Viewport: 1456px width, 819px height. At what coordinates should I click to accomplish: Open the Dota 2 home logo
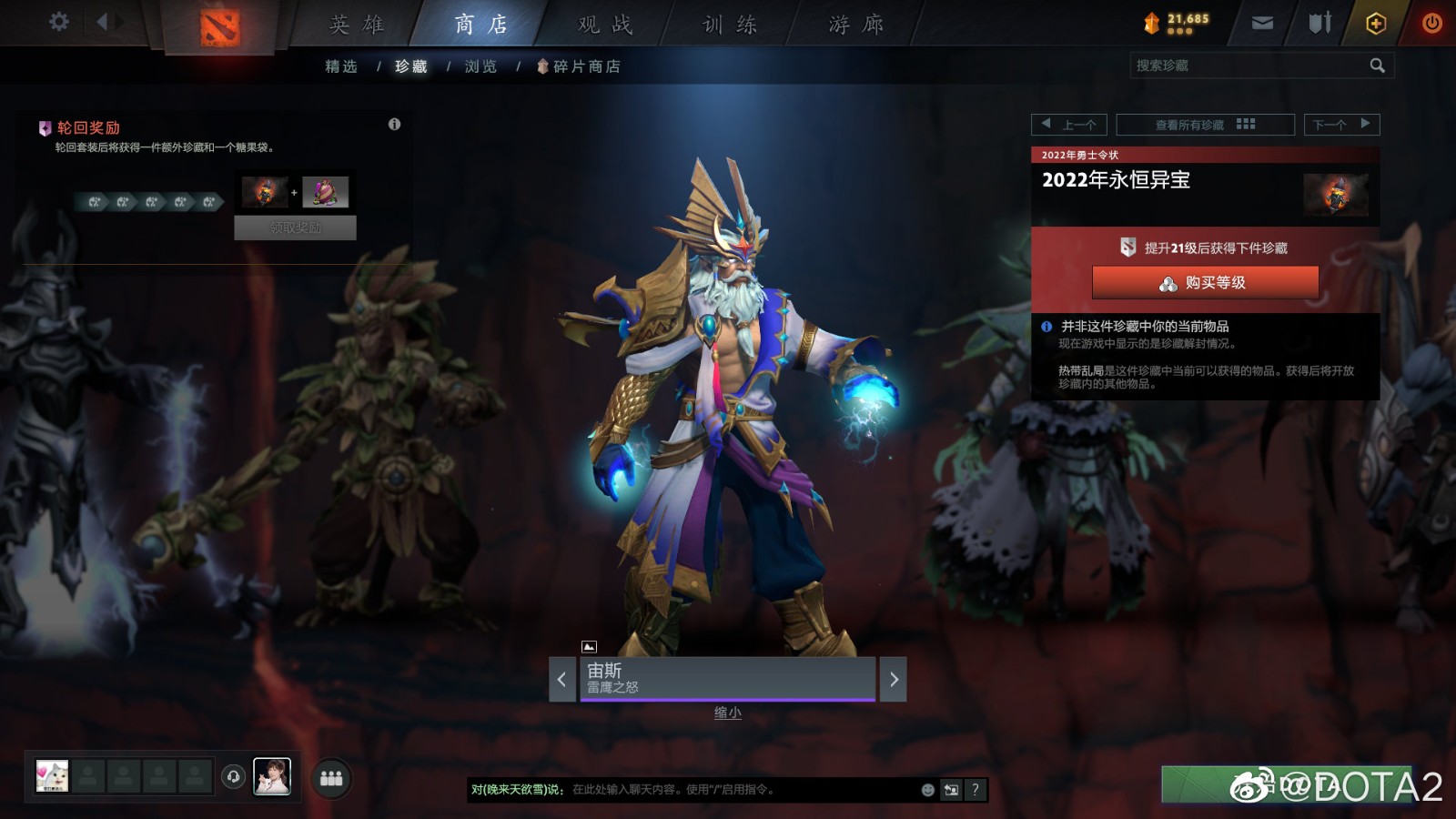[218, 24]
